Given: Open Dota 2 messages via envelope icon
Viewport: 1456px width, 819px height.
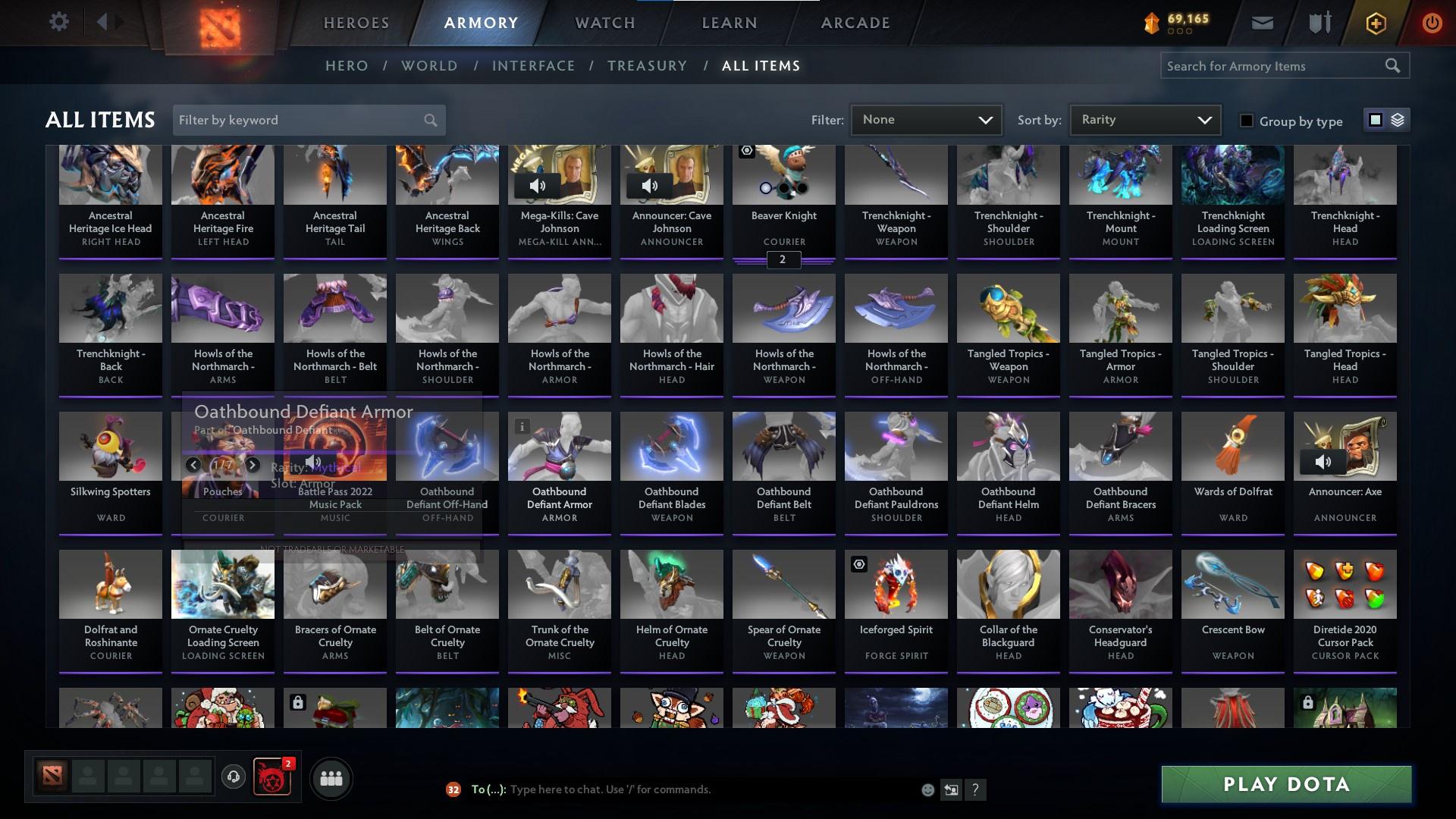Looking at the screenshot, I should 1261,23.
